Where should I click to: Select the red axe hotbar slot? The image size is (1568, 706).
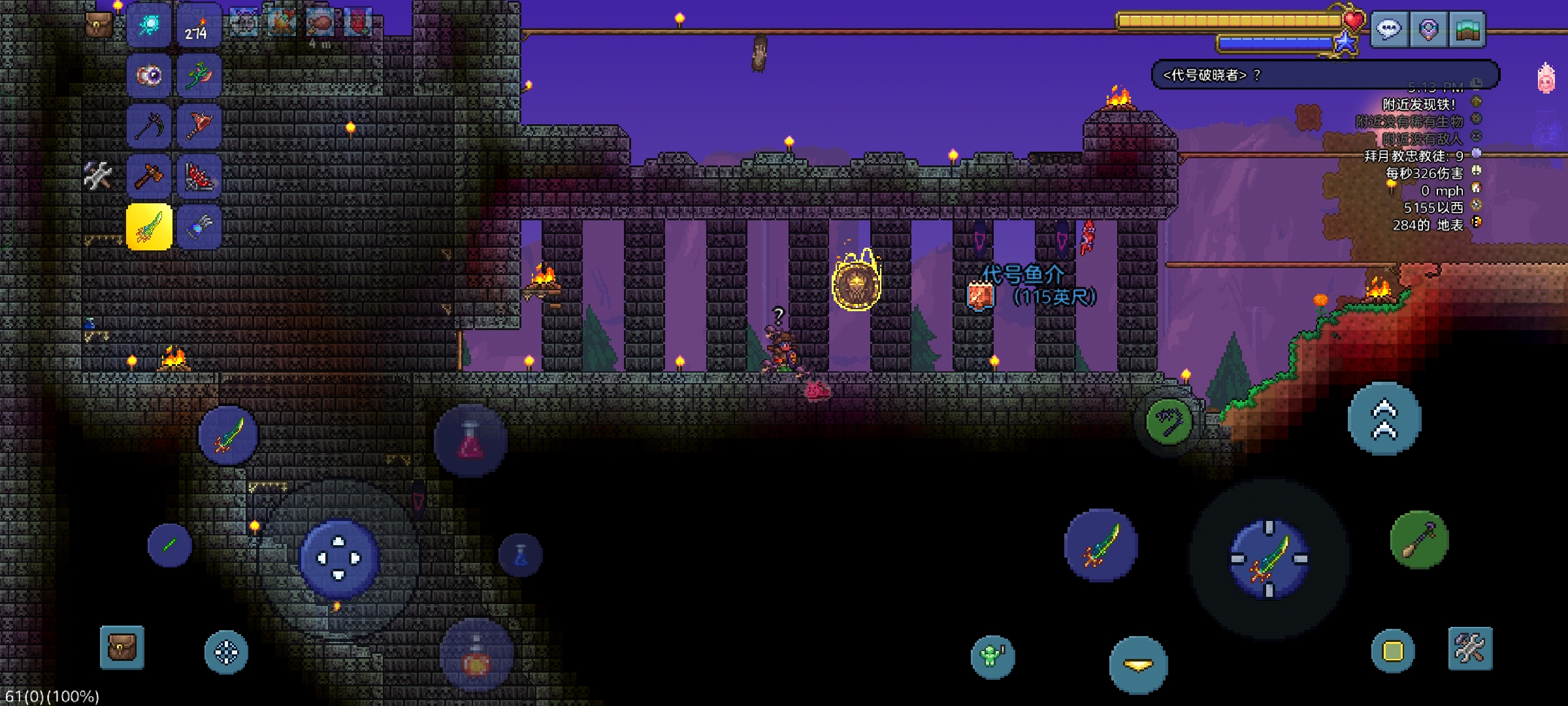(x=198, y=126)
